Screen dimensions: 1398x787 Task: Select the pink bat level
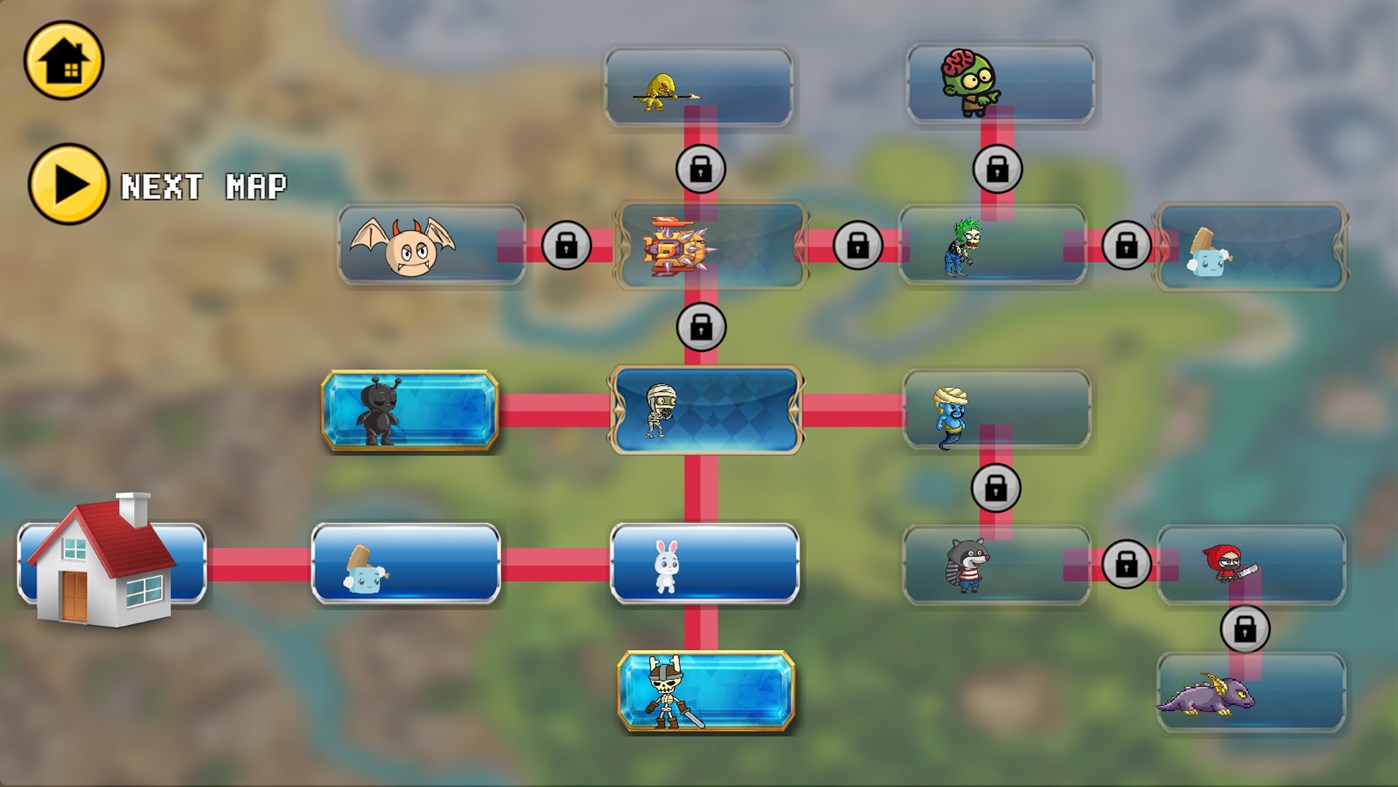pos(430,243)
